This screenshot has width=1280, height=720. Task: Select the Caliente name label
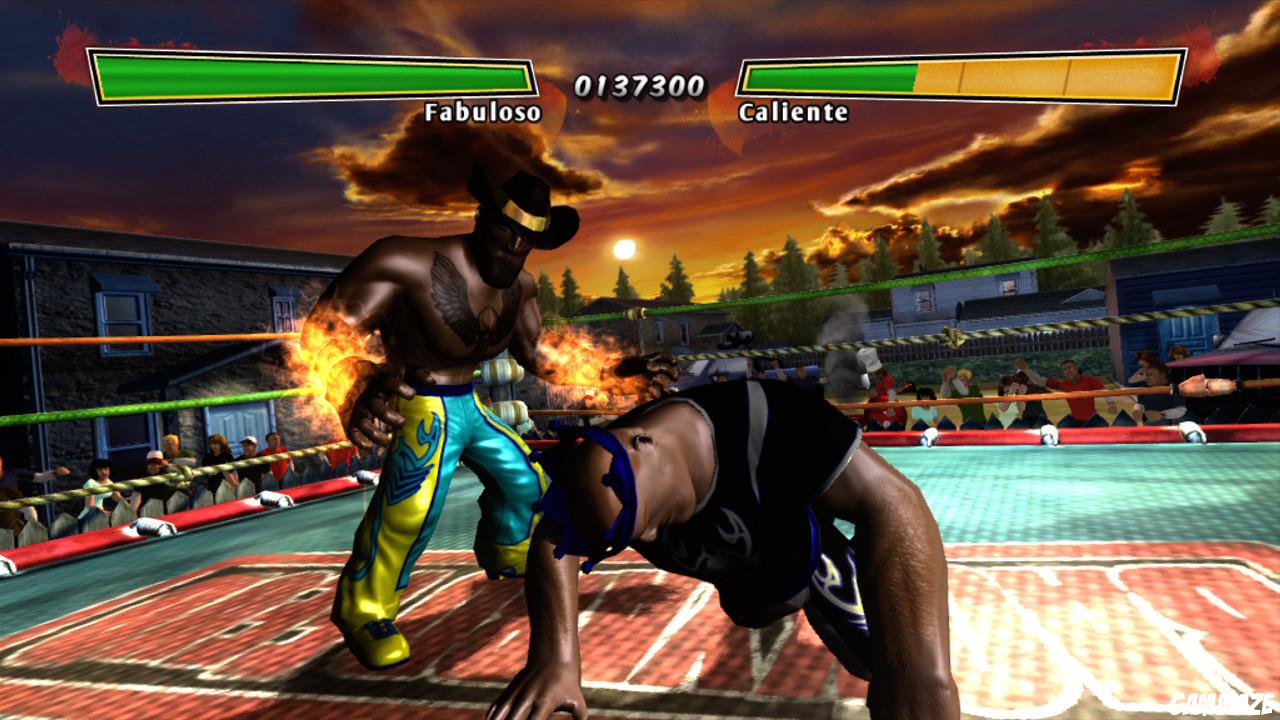click(x=793, y=113)
